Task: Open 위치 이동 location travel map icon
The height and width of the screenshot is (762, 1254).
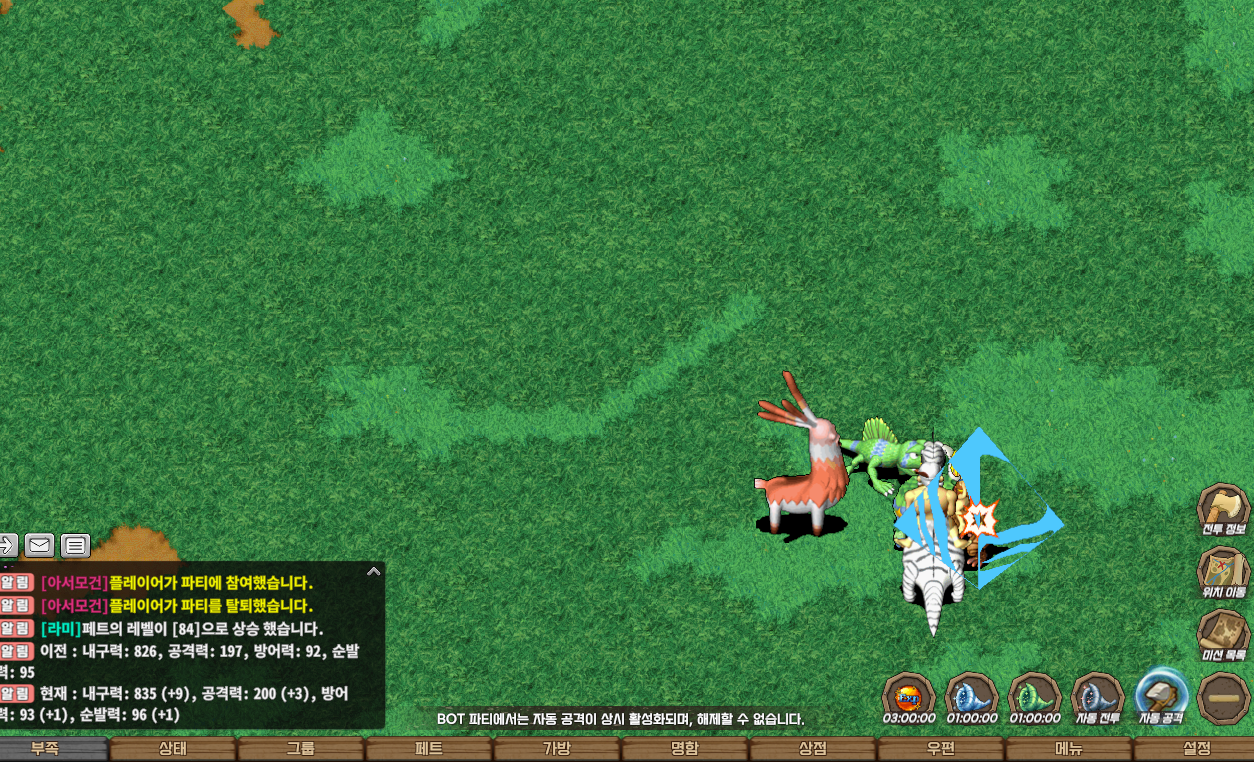Action: [x=1223, y=573]
